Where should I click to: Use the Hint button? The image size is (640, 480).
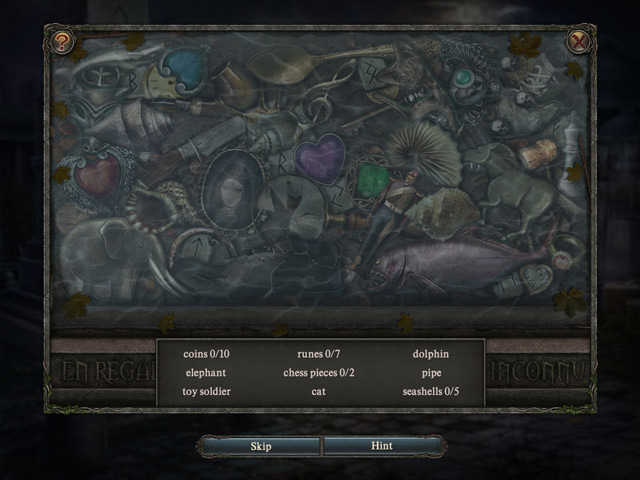381,446
